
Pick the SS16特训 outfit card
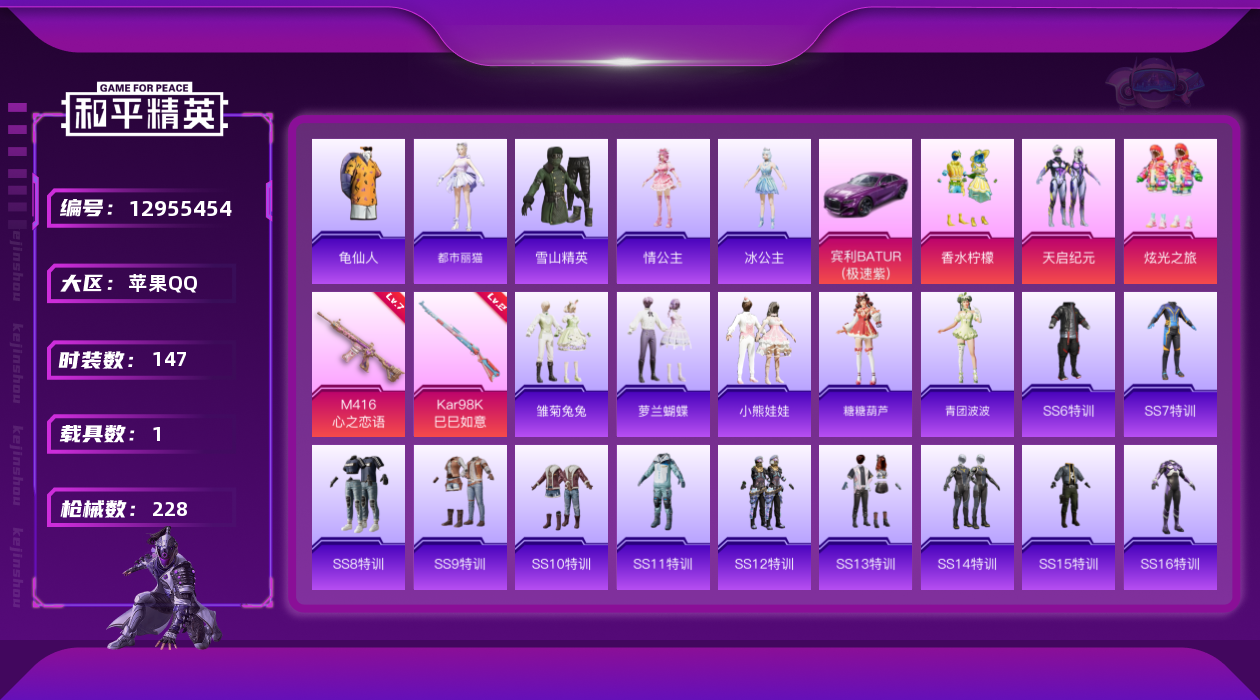click(1170, 517)
